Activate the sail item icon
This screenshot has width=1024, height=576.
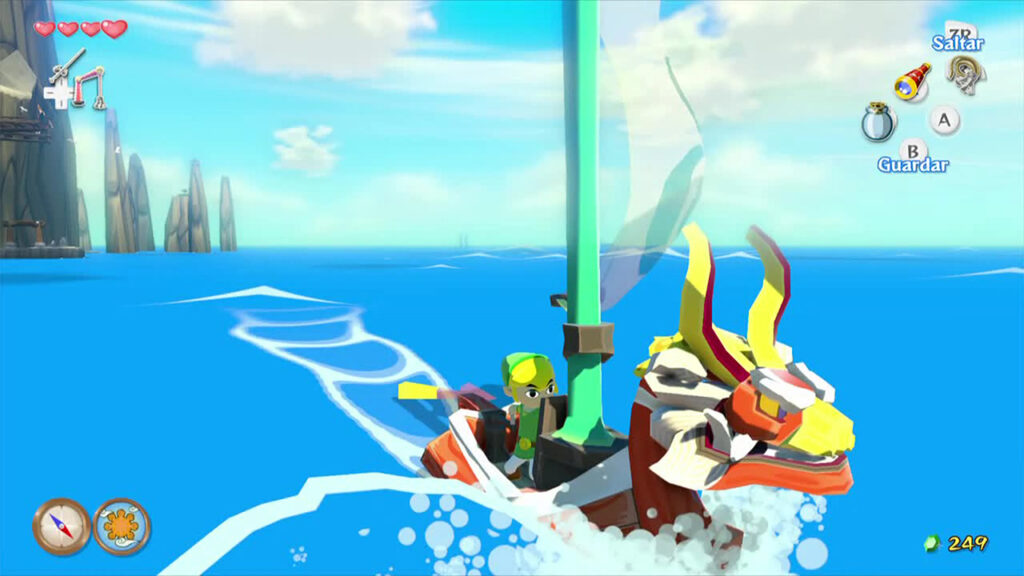click(966, 73)
